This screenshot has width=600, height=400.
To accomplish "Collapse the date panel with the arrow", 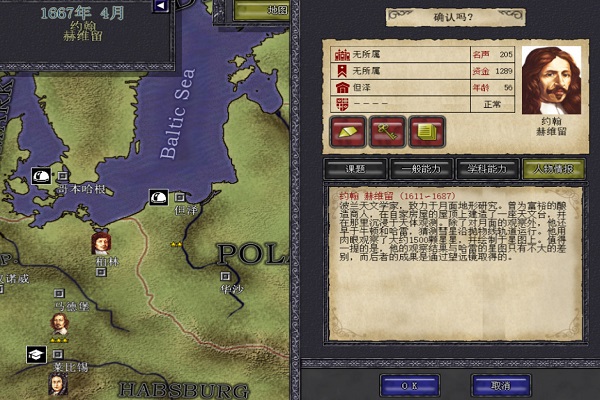I will 160,7.
